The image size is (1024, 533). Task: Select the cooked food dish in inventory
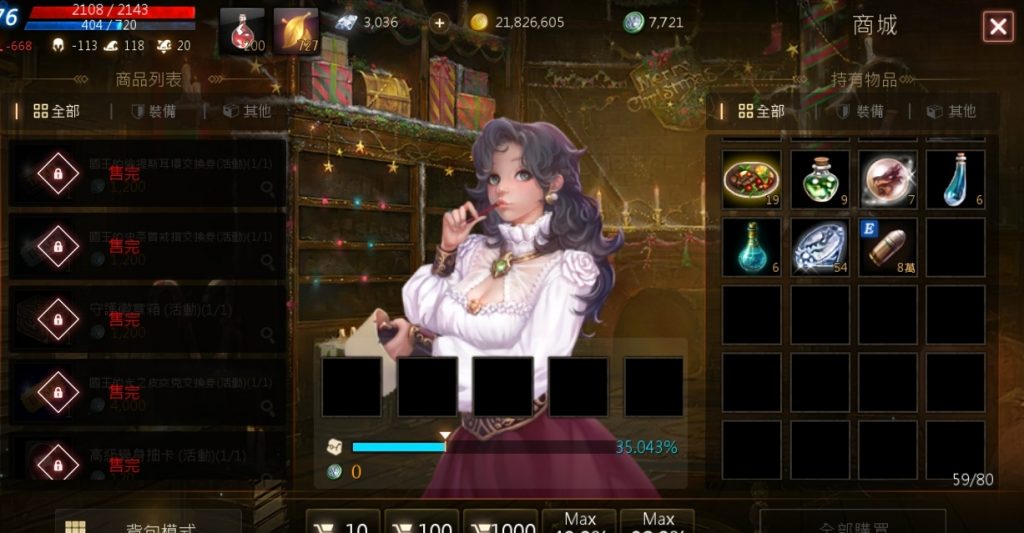coord(752,179)
